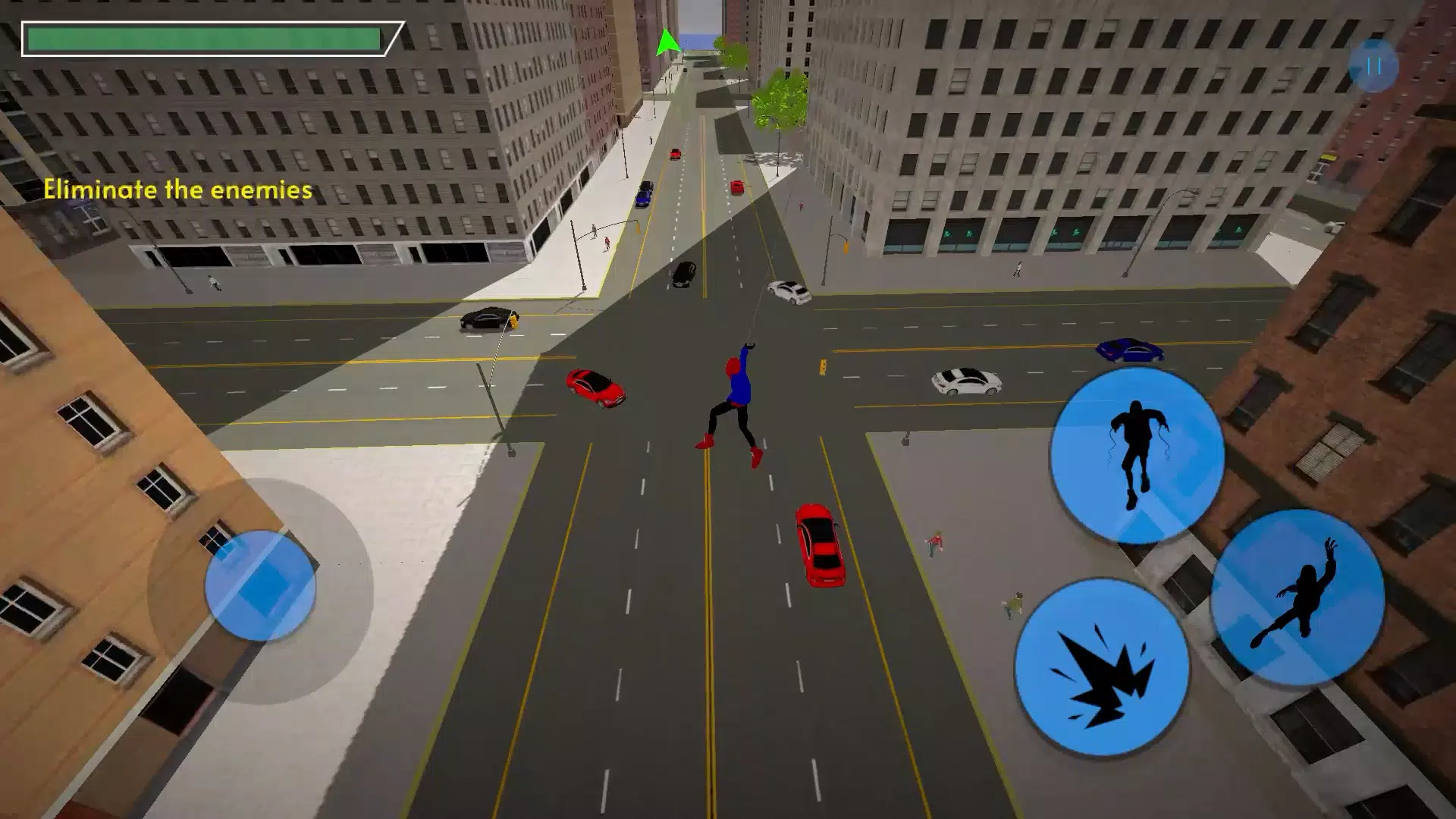Image resolution: width=1456 pixels, height=819 pixels.
Task: Touch the green waypoint arrow marker
Action: tap(667, 42)
